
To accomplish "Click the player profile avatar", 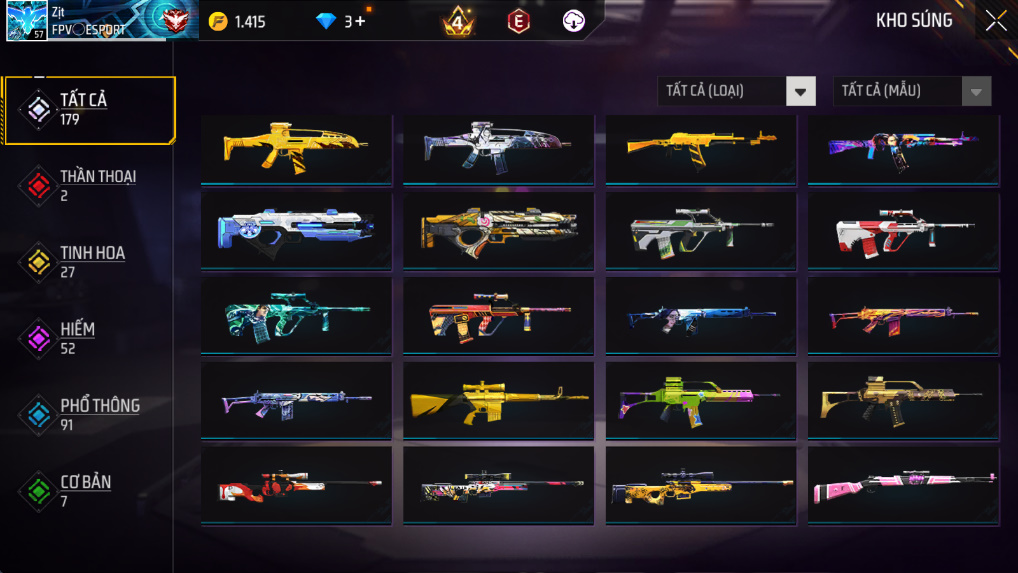I will [26, 21].
